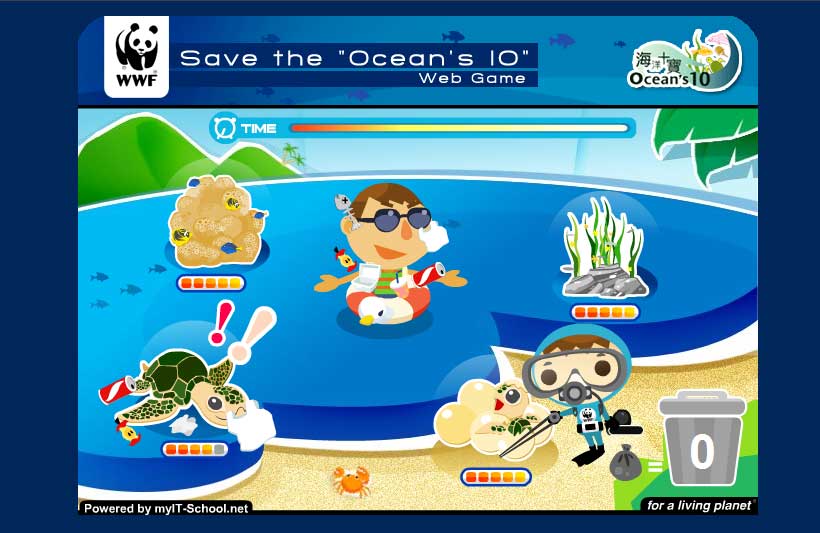Image resolution: width=820 pixels, height=533 pixels.
Task: Pick the turtle eggs nest
Action: tap(478, 417)
